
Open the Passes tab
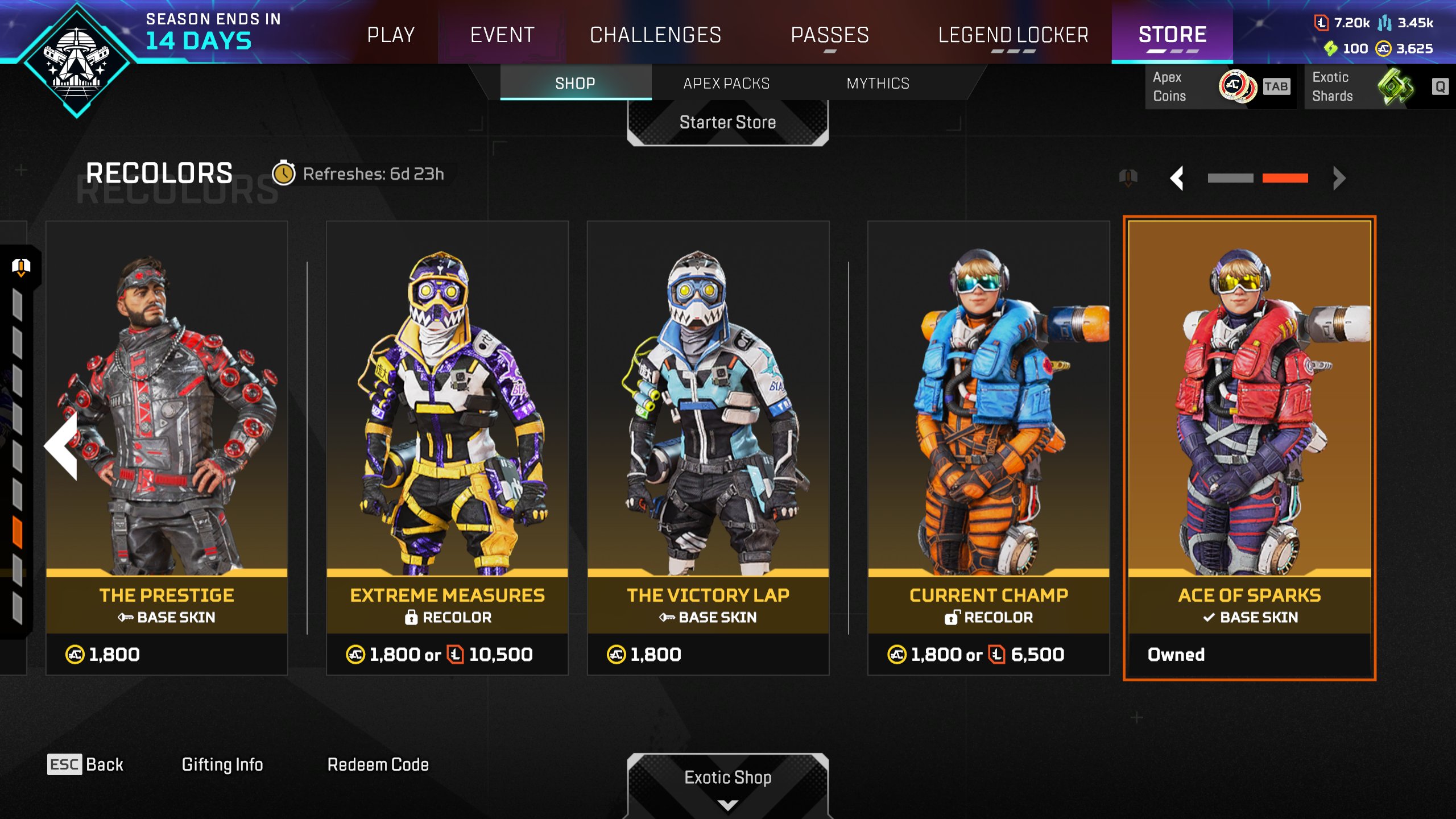tap(830, 35)
